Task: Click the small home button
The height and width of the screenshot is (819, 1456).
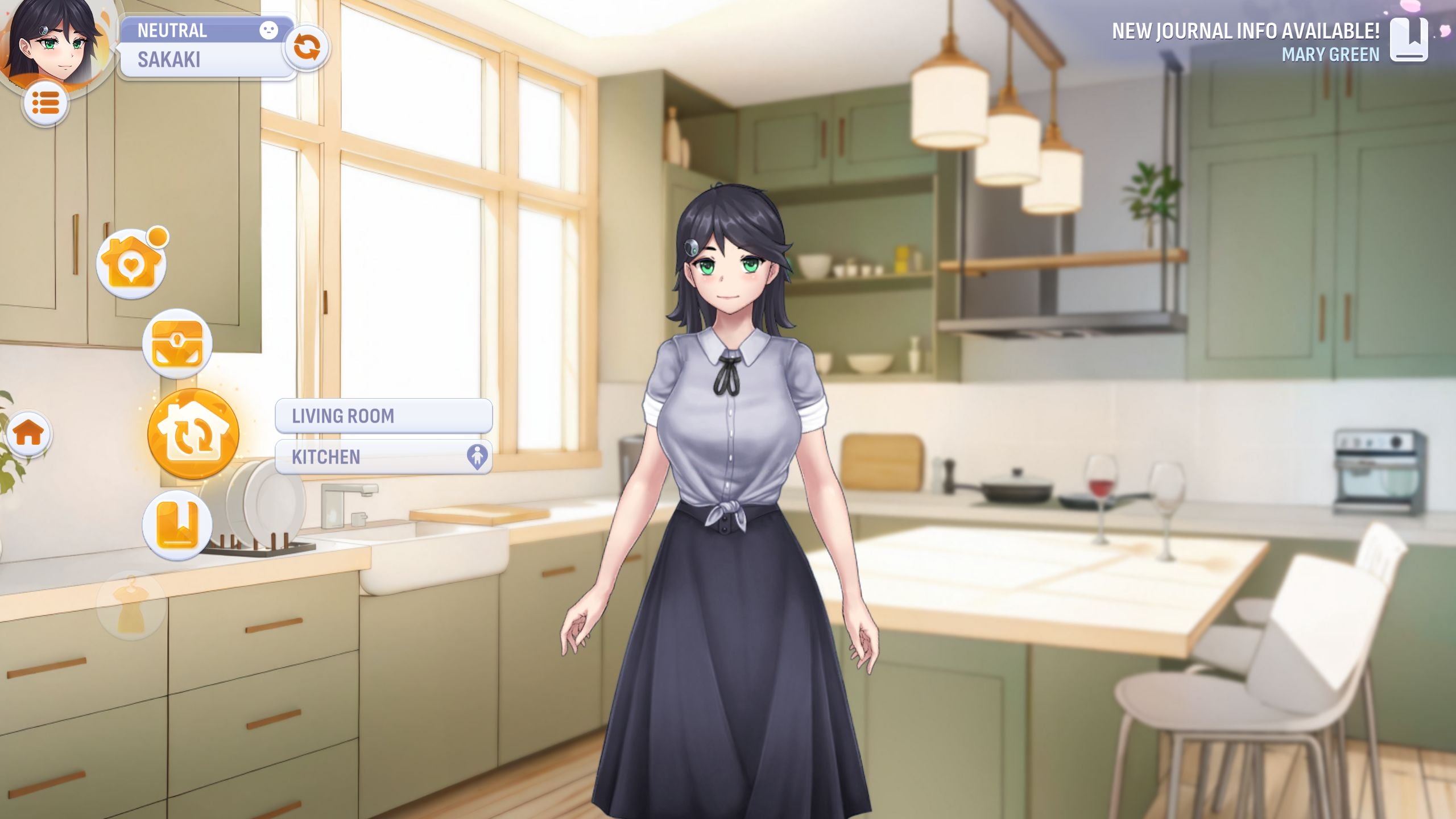Action: pos(29,434)
